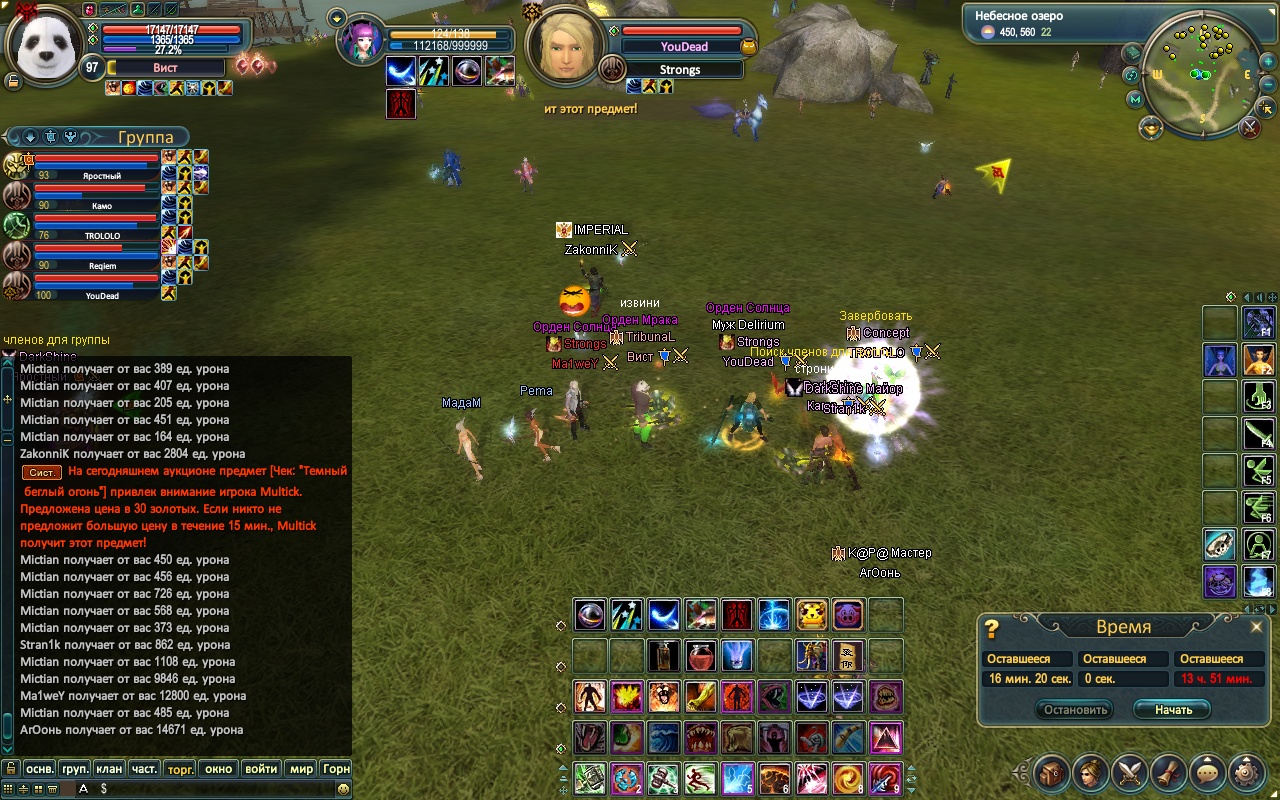
Task: Open help with the yellow question mark
Action: (992, 629)
